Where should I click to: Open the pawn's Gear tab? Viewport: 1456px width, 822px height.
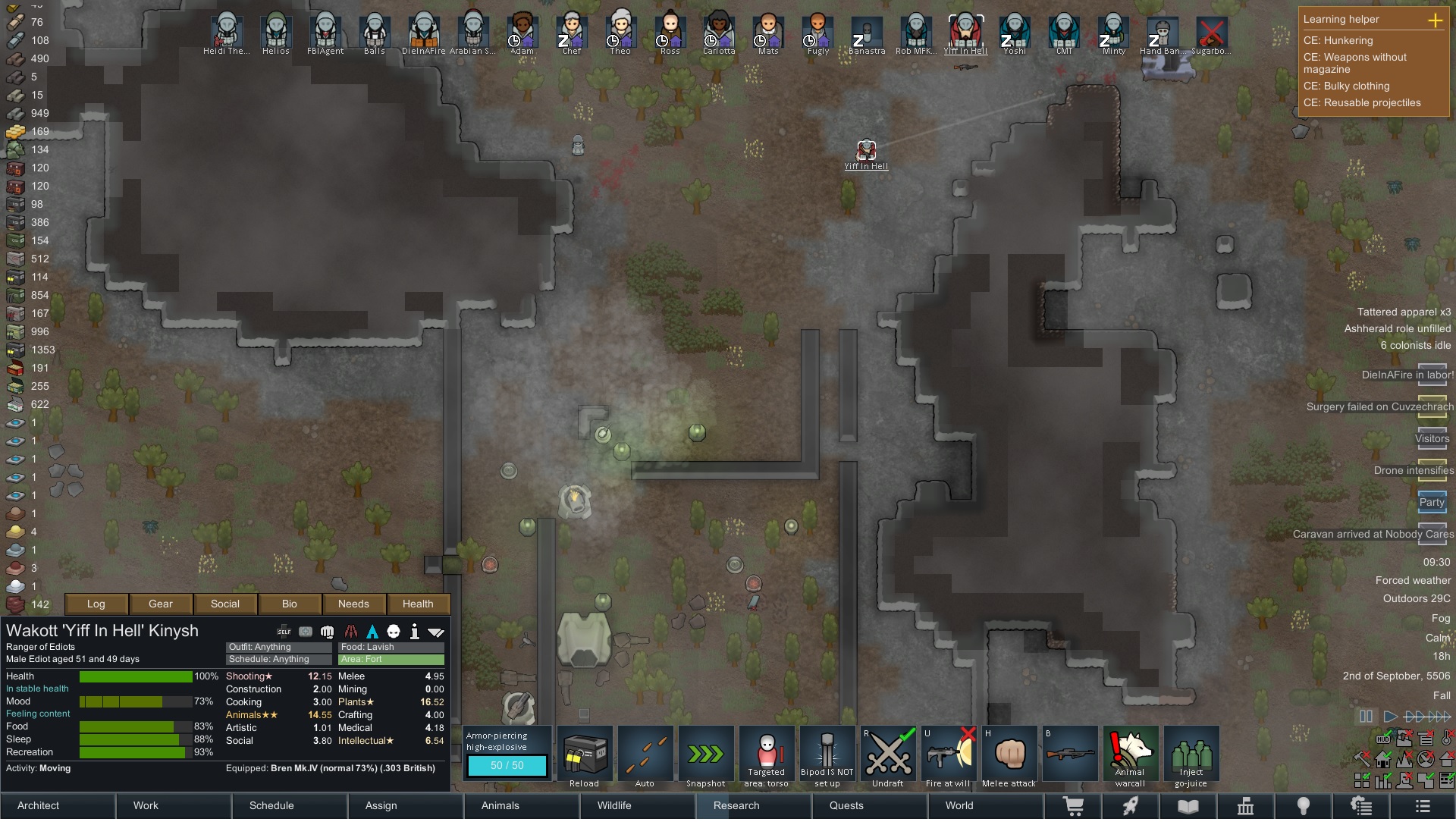click(x=161, y=604)
